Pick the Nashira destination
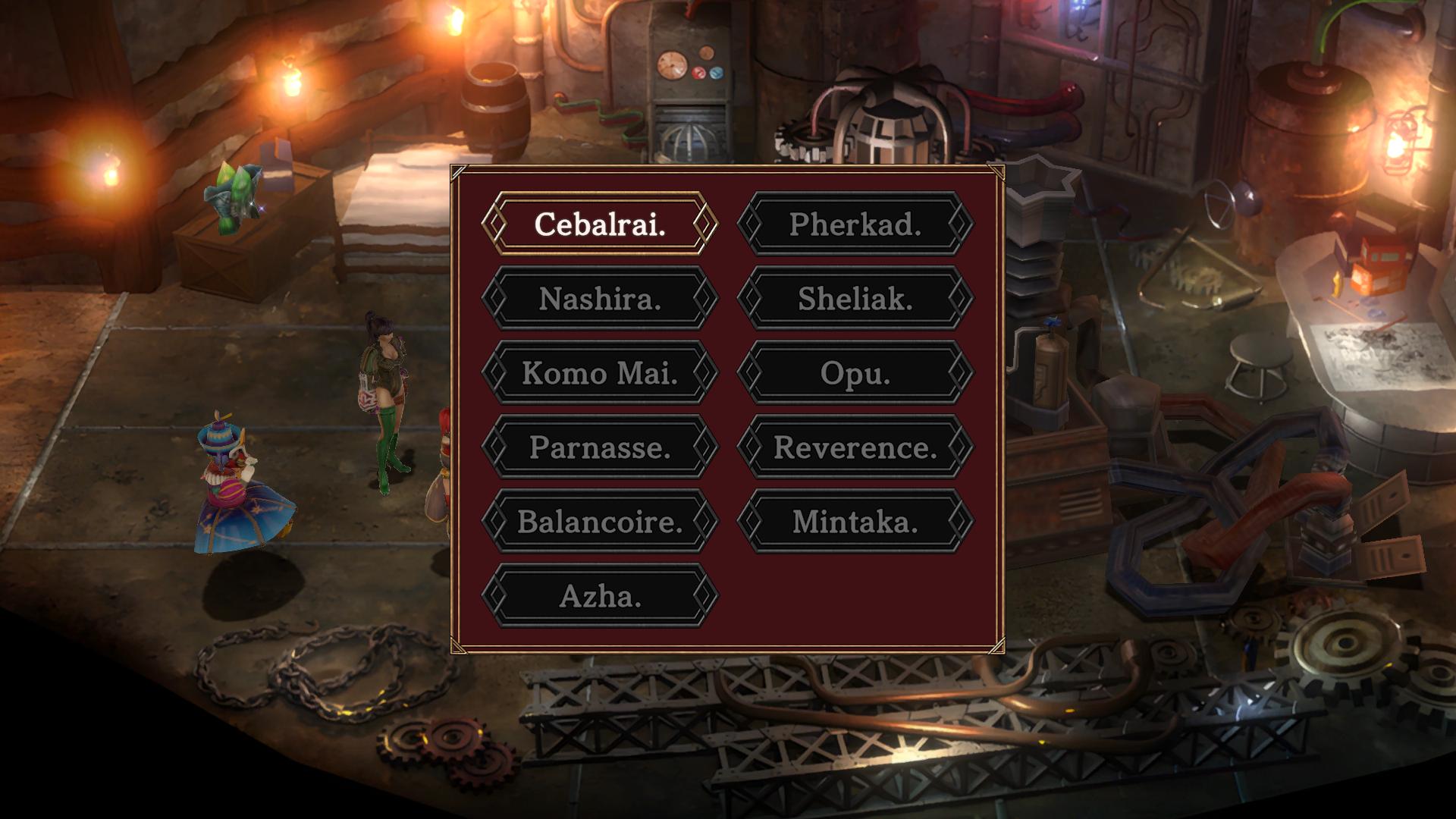Viewport: 1456px width, 819px height. 599,298
